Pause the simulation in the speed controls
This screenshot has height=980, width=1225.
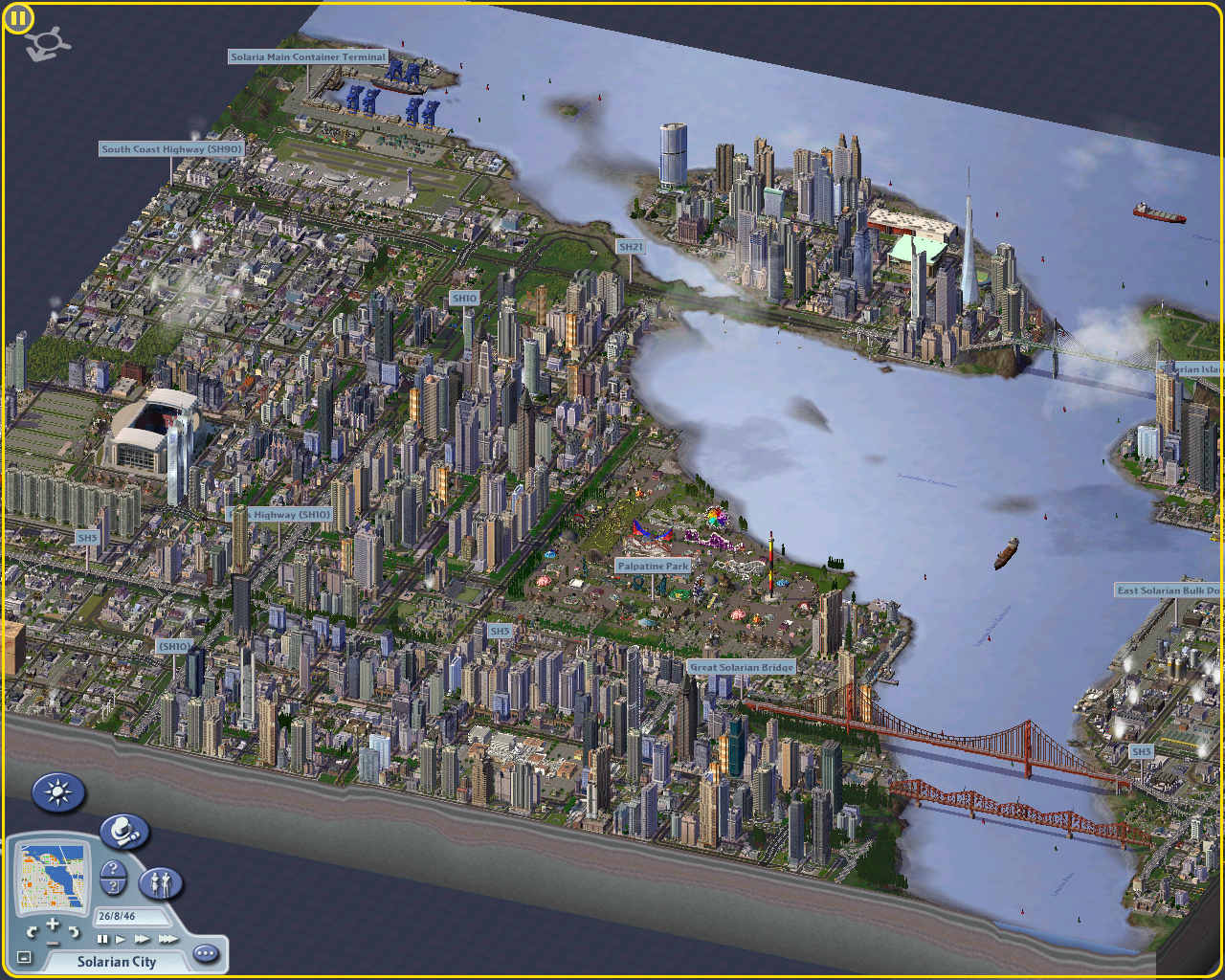click(102, 939)
